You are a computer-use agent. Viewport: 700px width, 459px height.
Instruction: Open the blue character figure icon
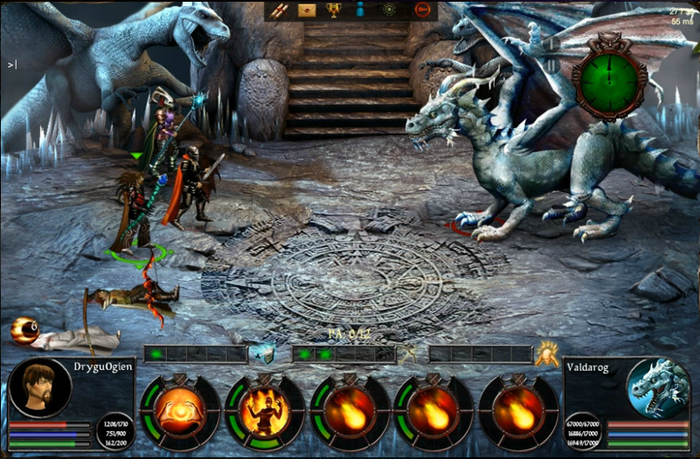[x=360, y=10]
